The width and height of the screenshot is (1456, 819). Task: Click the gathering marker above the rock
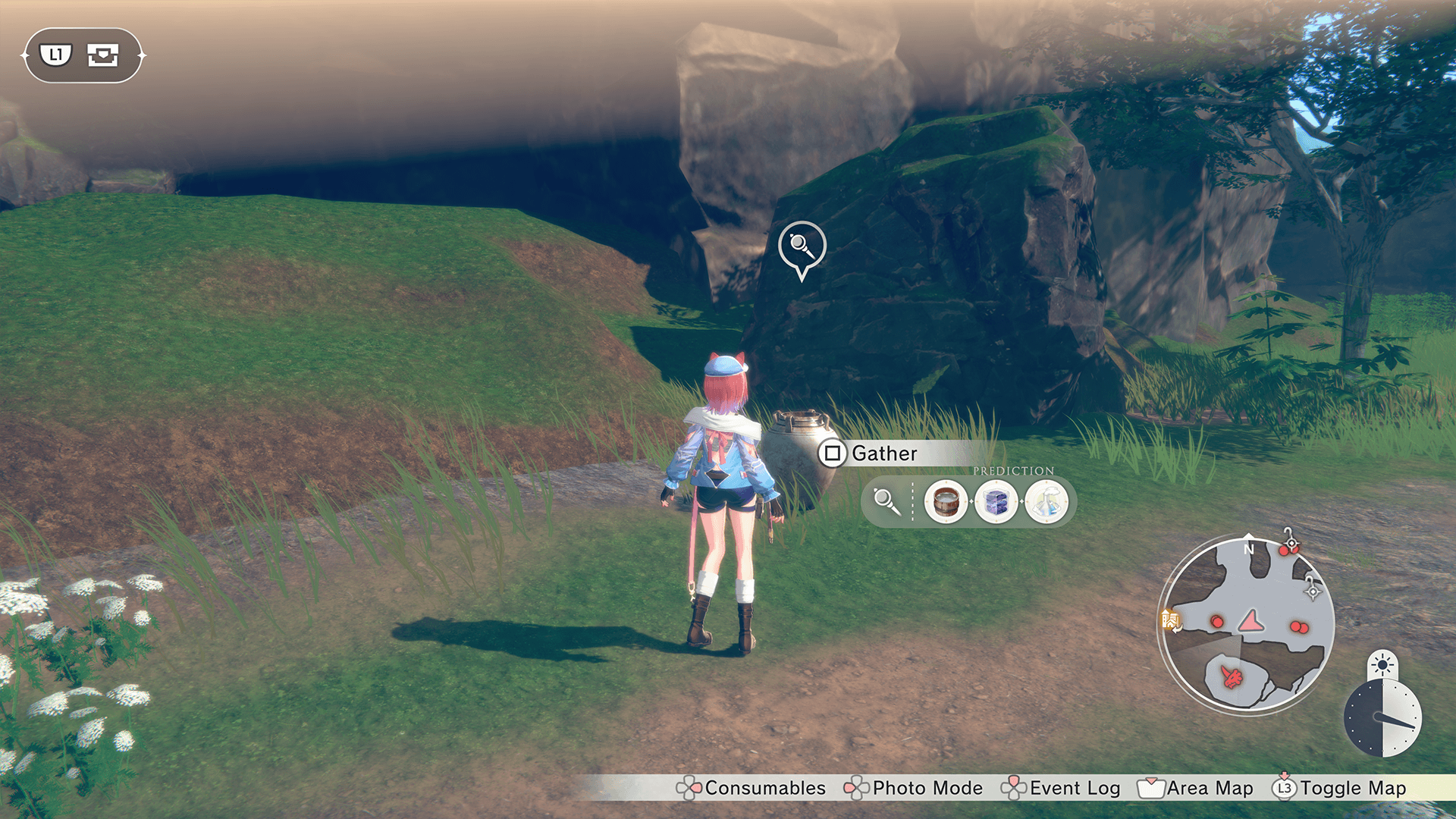[802, 246]
